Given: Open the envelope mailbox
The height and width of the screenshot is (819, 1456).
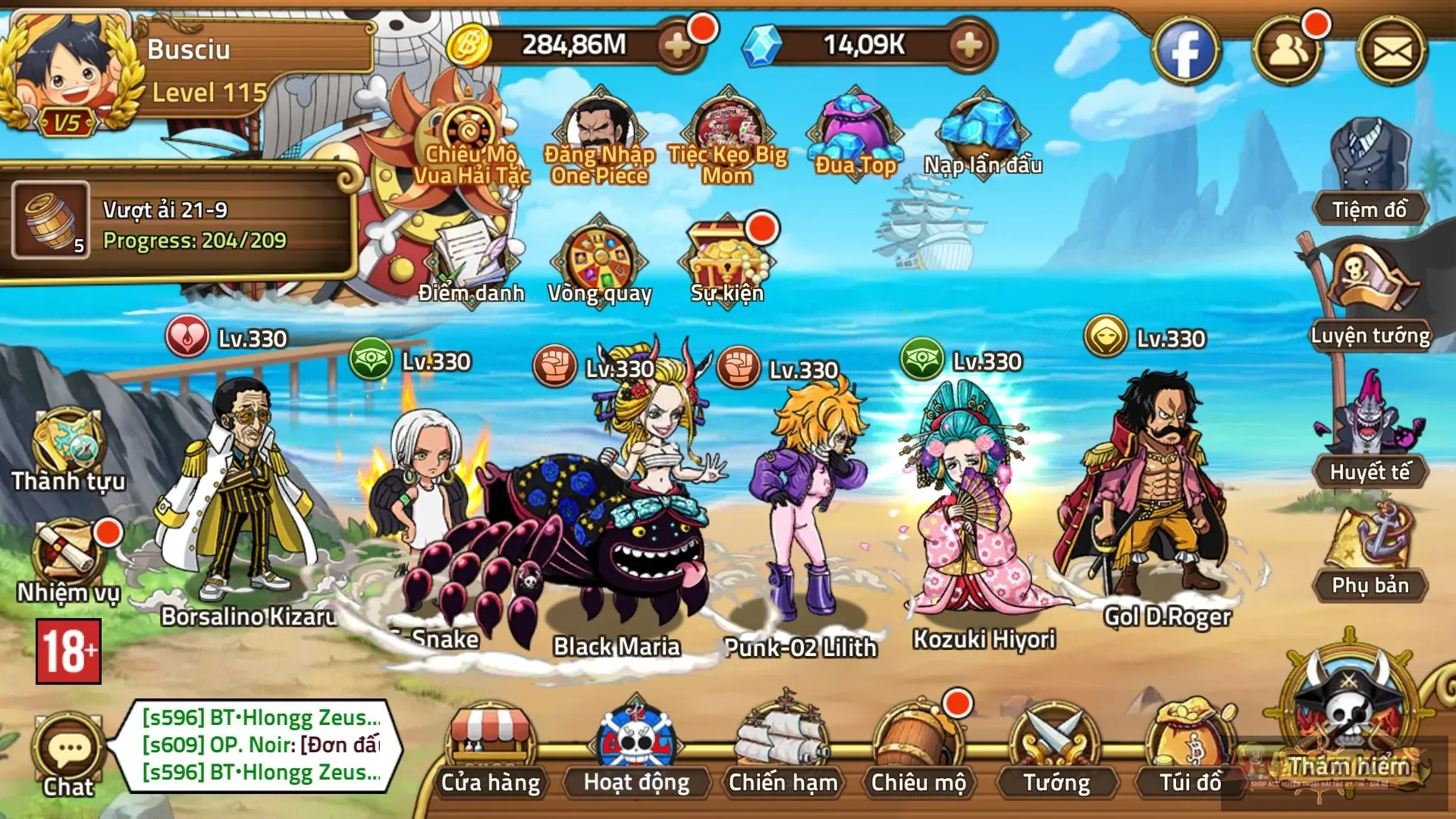Looking at the screenshot, I should tap(1392, 52).
